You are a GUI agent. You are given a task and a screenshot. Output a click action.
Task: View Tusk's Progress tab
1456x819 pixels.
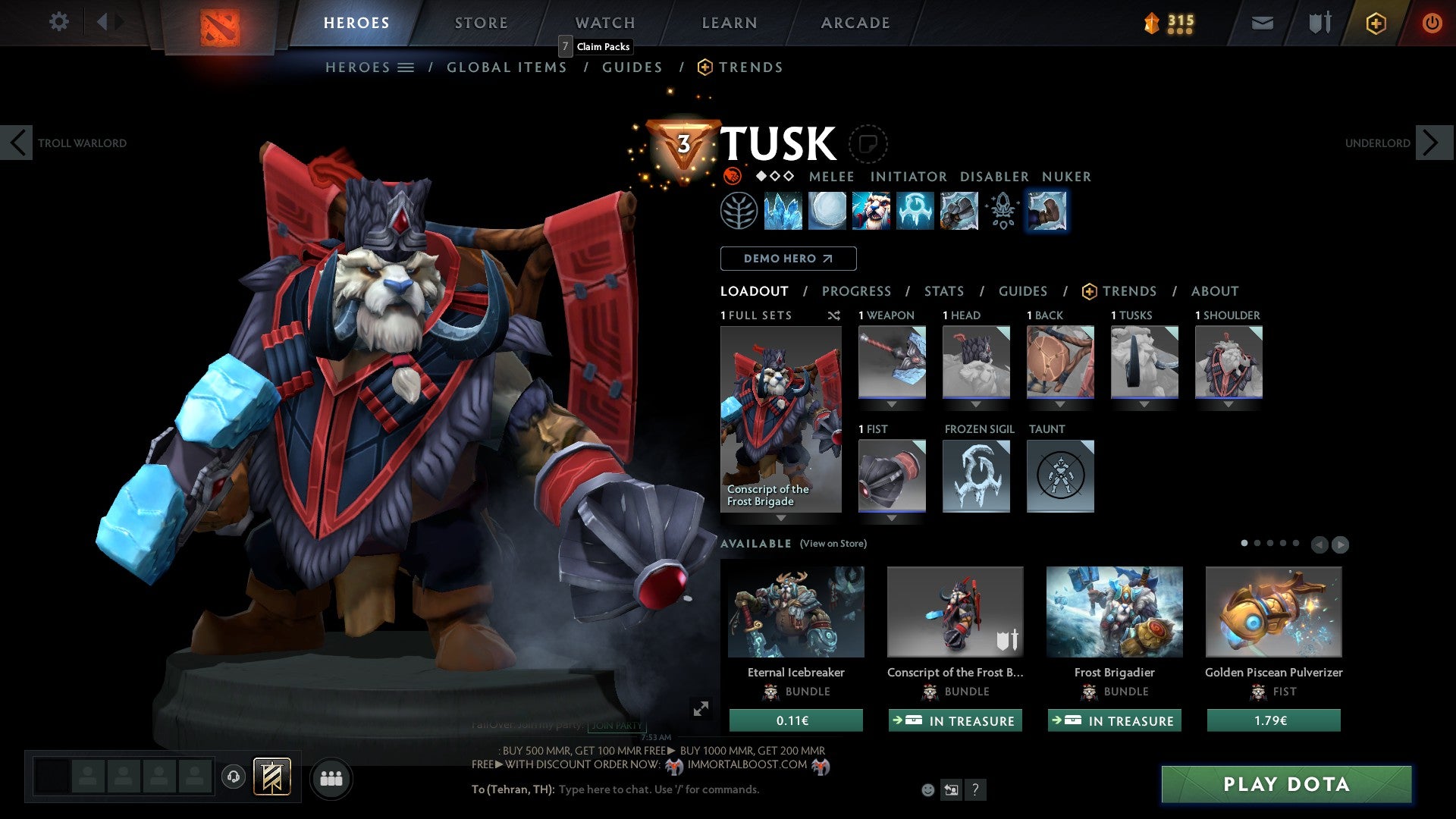click(x=856, y=291)
